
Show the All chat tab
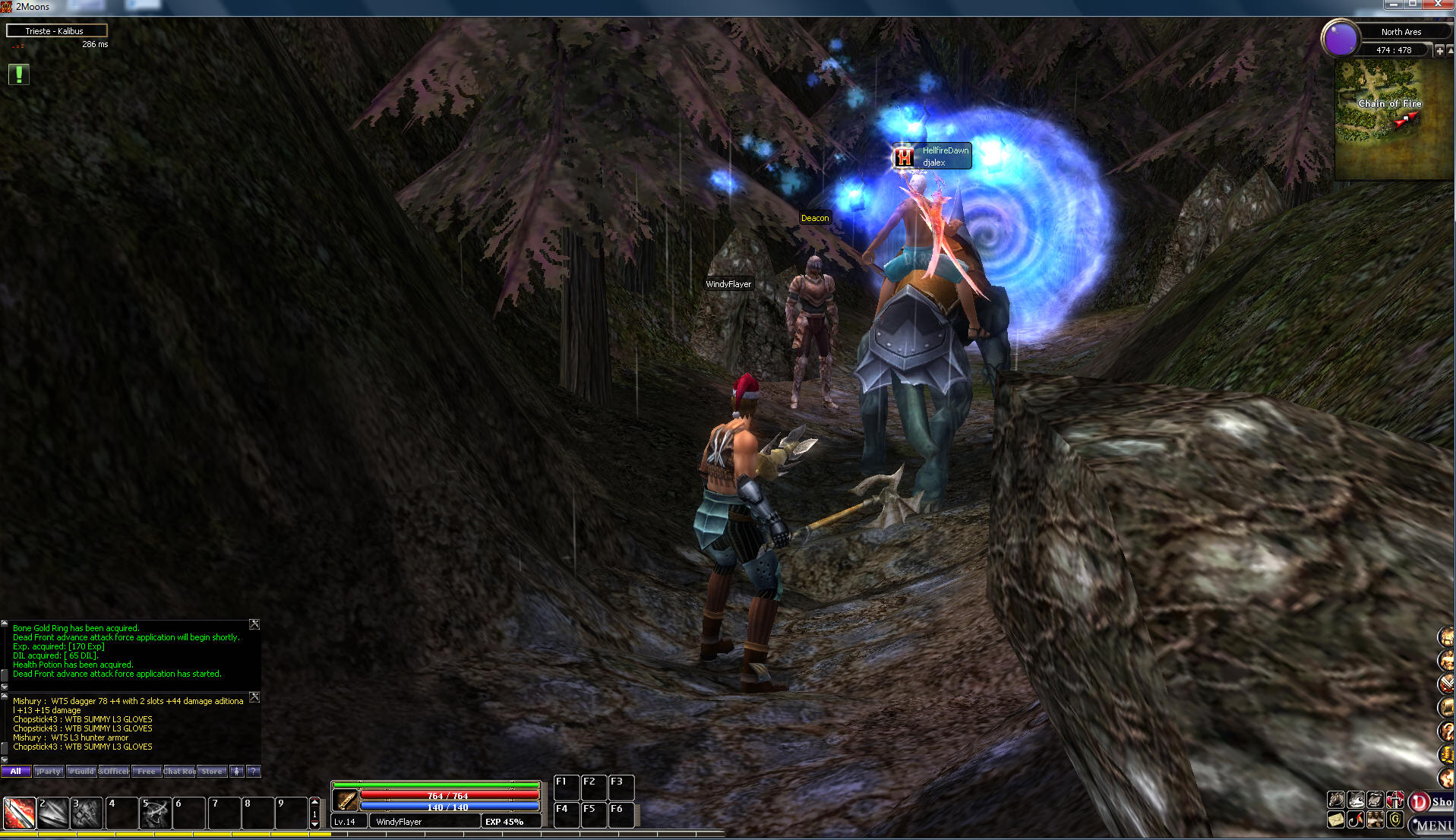point(16,772)
